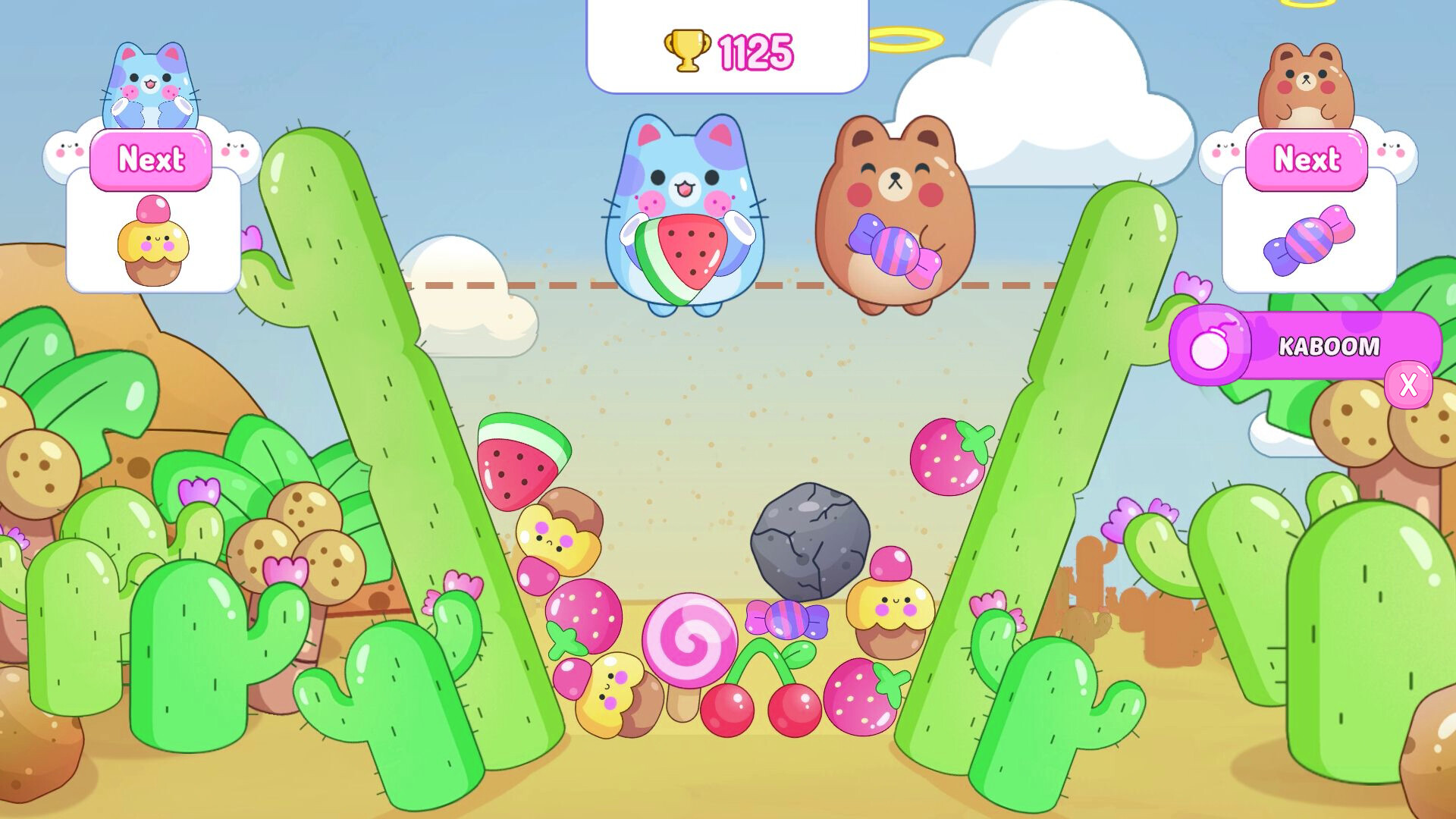This screenshot has height=819, width=1456.
Task: Dismiss KABOOM with the X button
Action: click(1409, 386)
